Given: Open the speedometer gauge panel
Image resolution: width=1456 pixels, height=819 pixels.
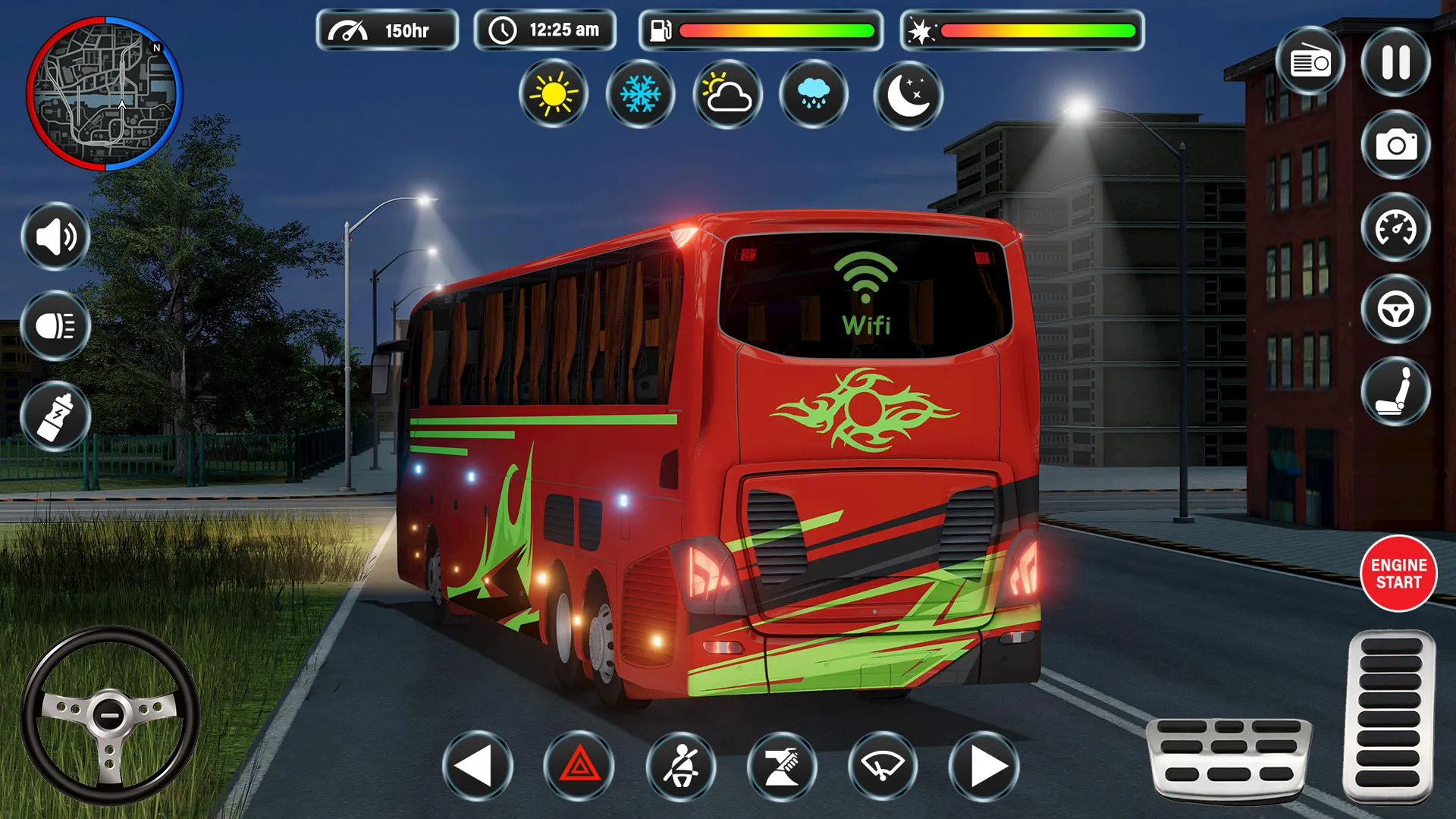Looking at the screenshot, I should 1395,230.
